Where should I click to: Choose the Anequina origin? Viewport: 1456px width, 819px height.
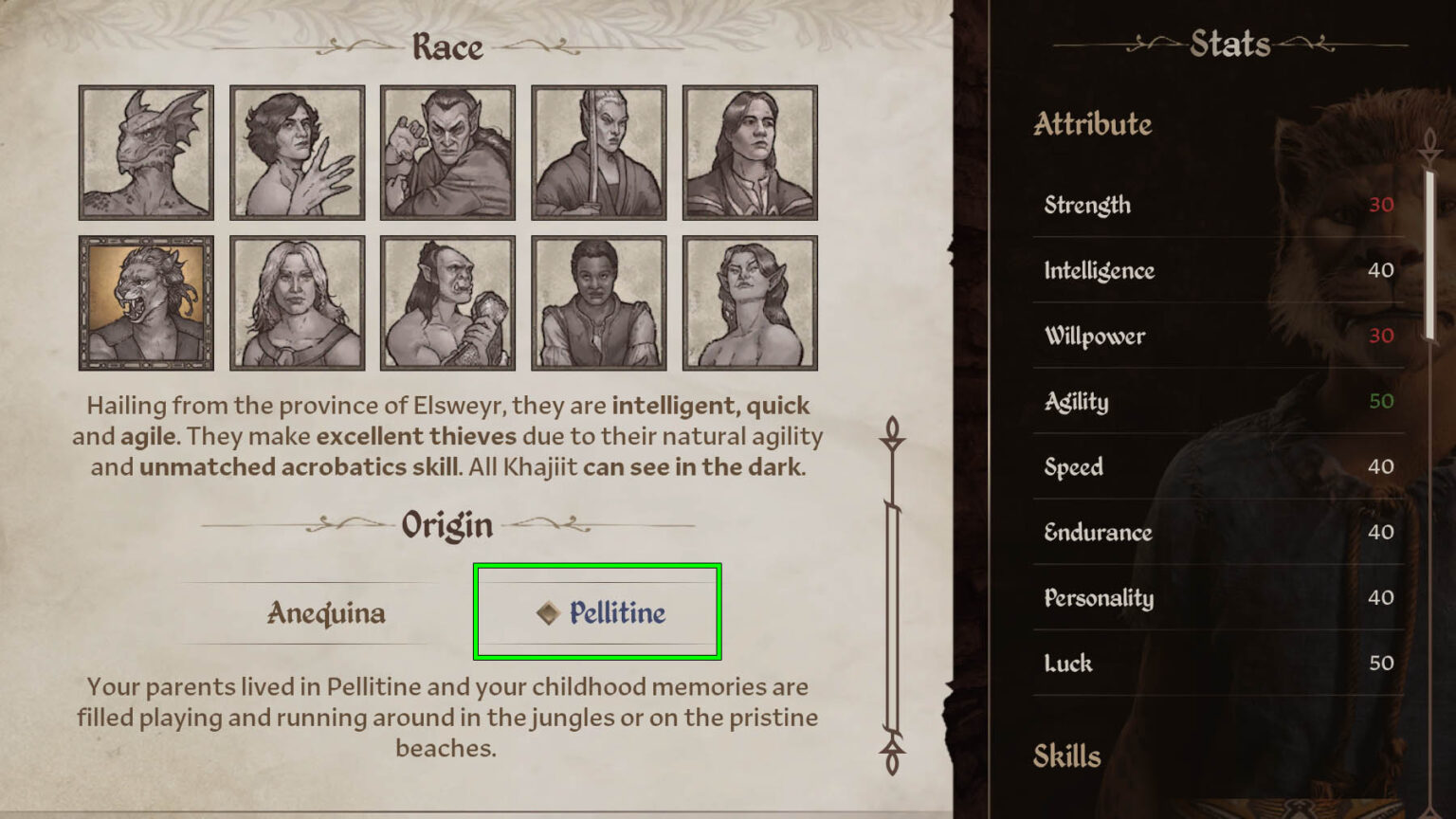click(x=324, y=613)
